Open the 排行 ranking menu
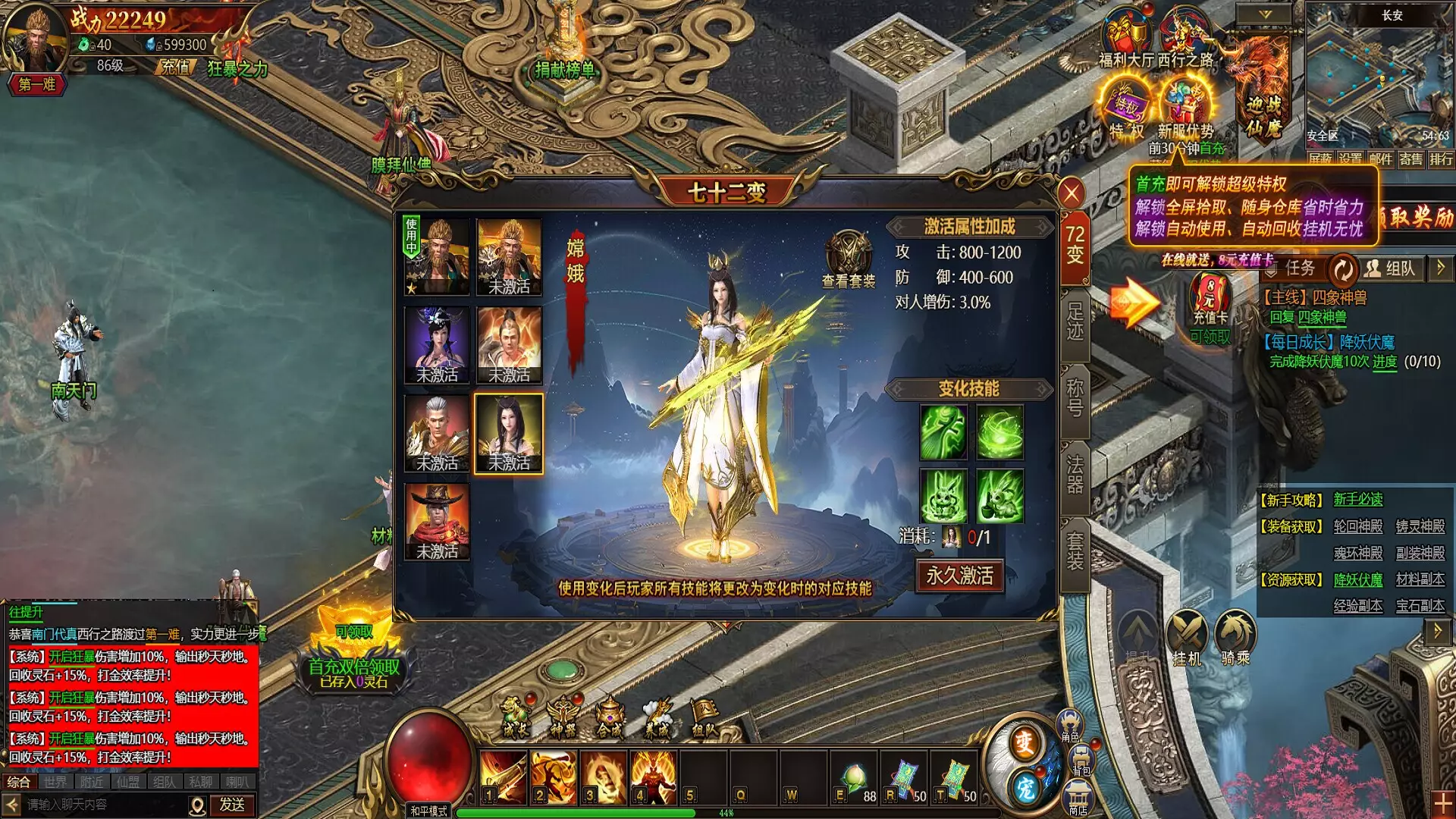Screen dimensions: 1456x819 coord(1441,159)
